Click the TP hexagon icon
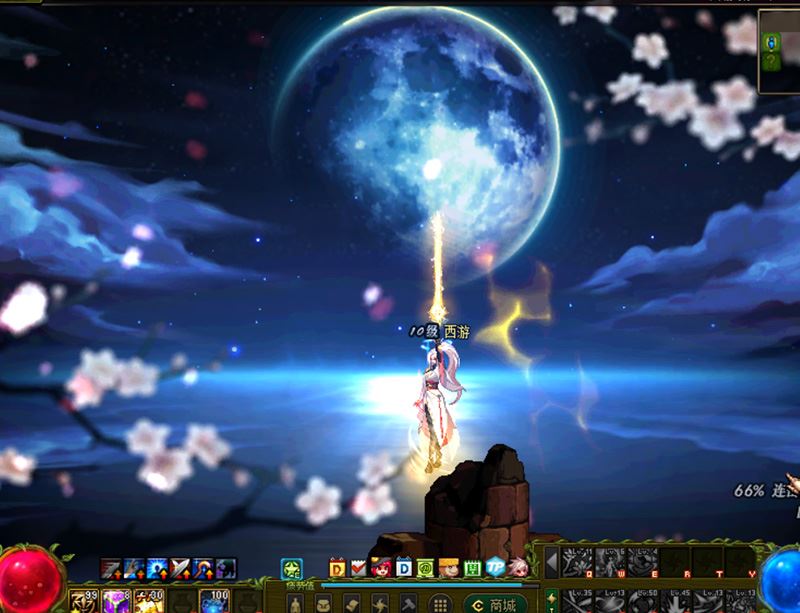Viewport: 800px width, 613px height. coord(495,567)
